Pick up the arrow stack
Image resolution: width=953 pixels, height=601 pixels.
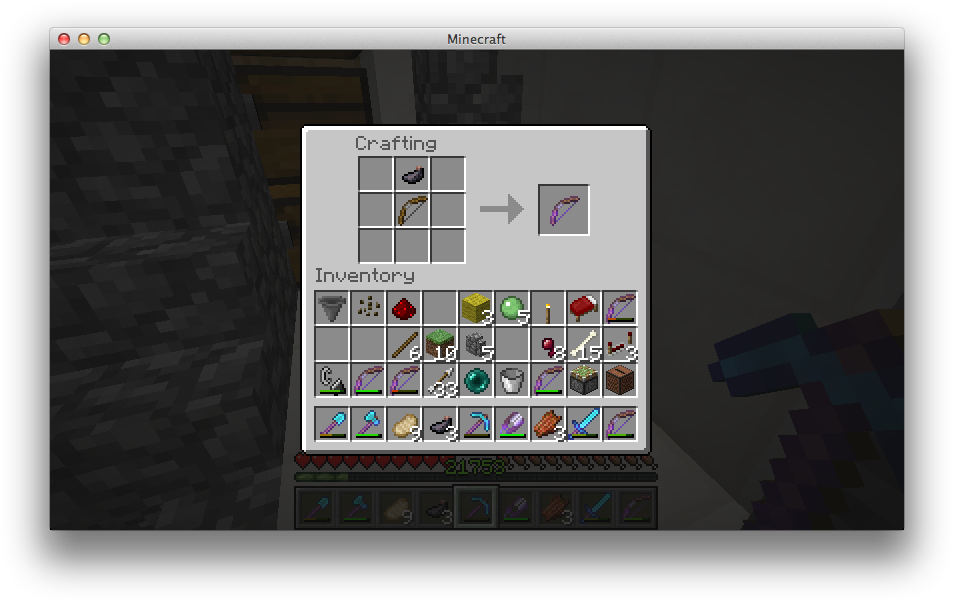tap(439, 381)
